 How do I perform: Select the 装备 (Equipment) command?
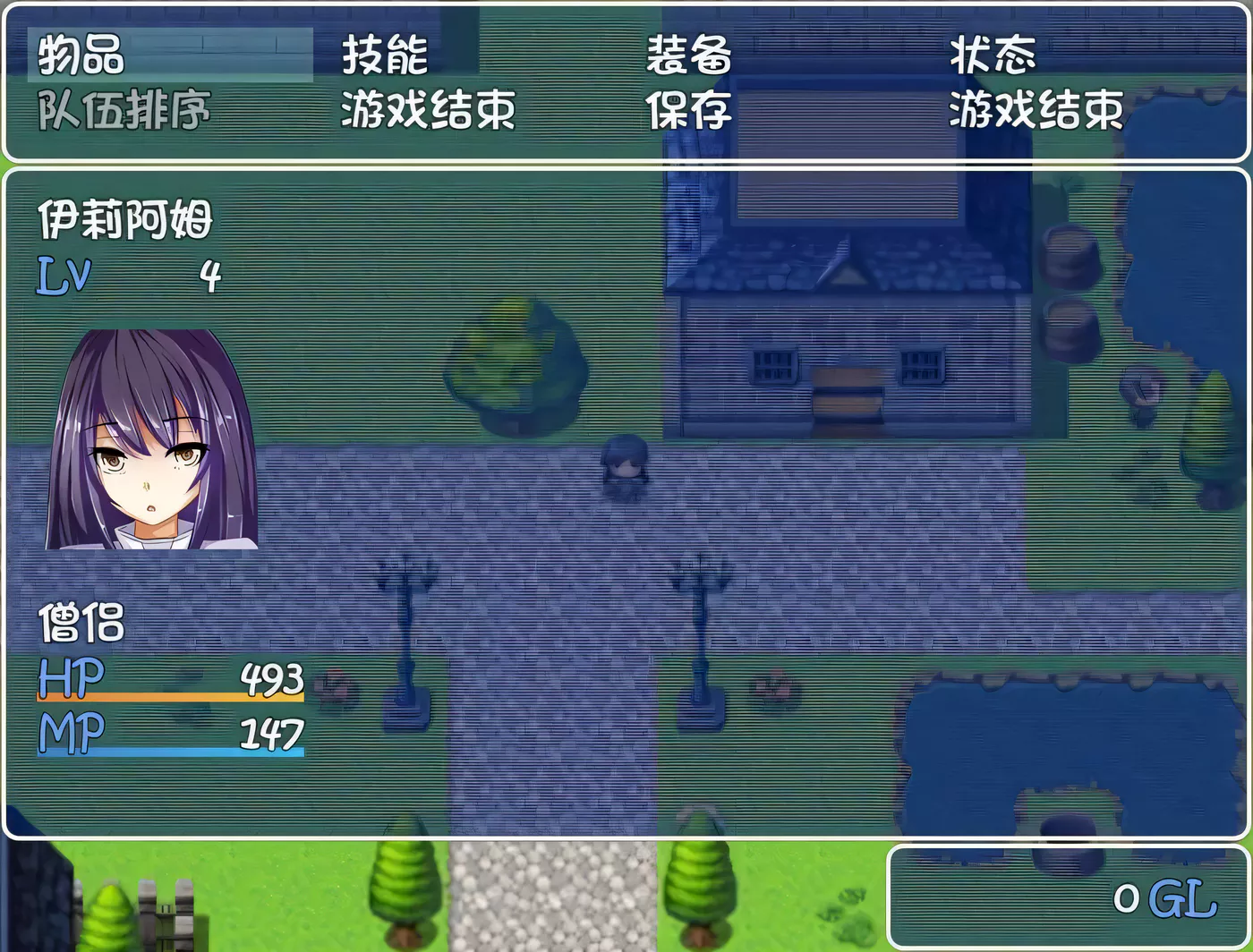[689, 56]
